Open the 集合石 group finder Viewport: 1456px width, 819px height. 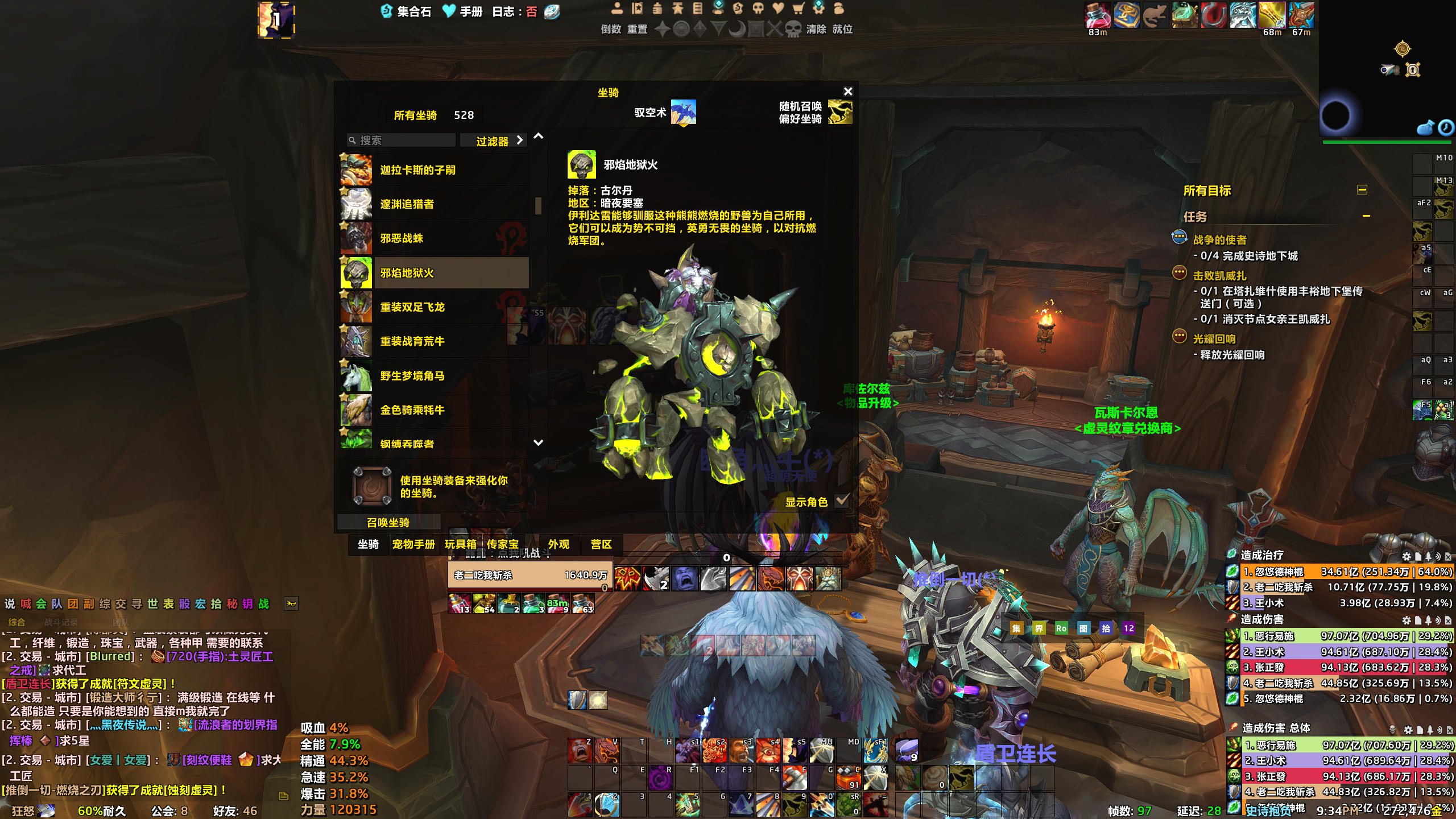[x=407, y=11]
